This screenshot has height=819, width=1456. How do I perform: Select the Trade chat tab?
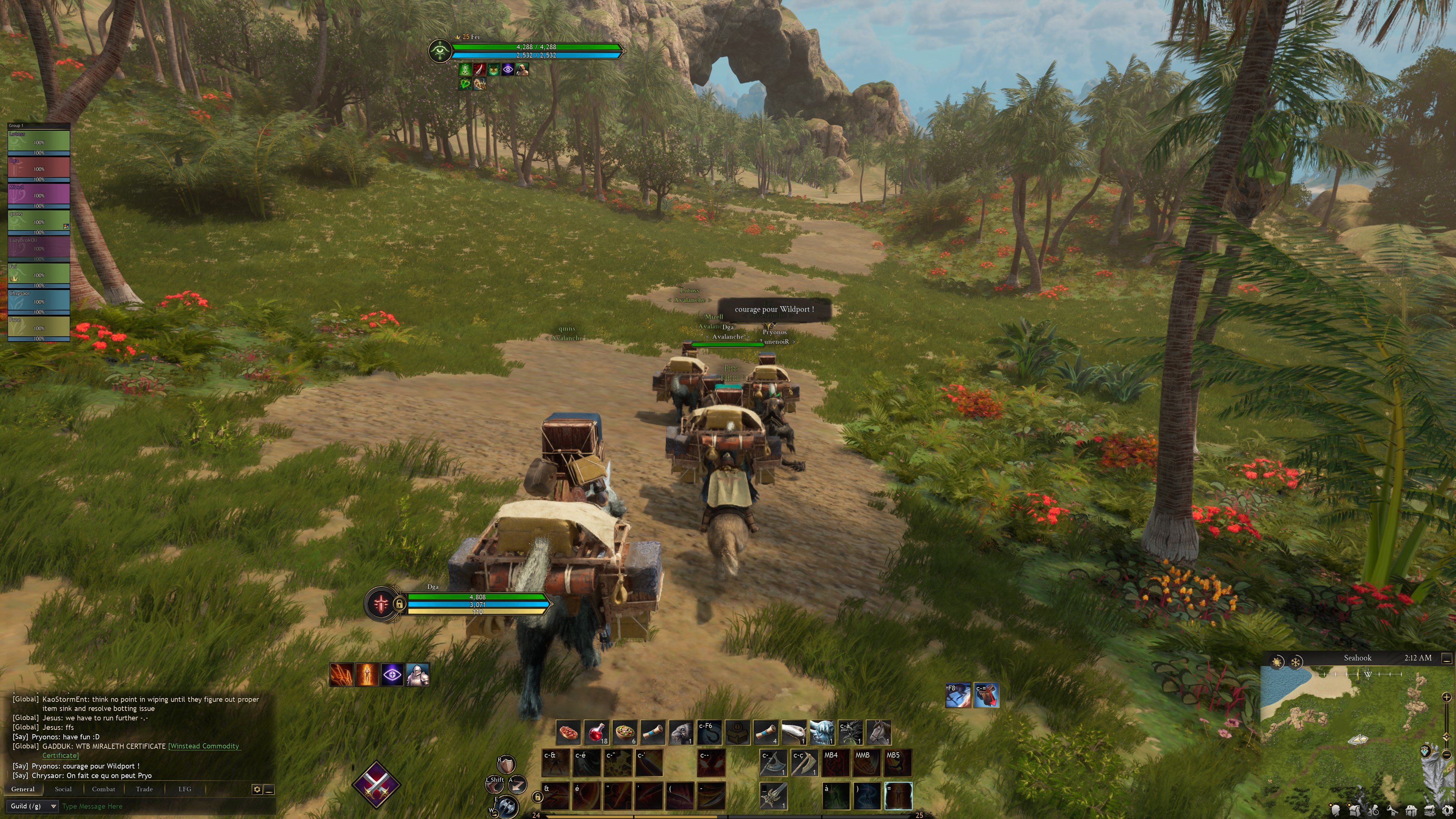click(144, 789)
